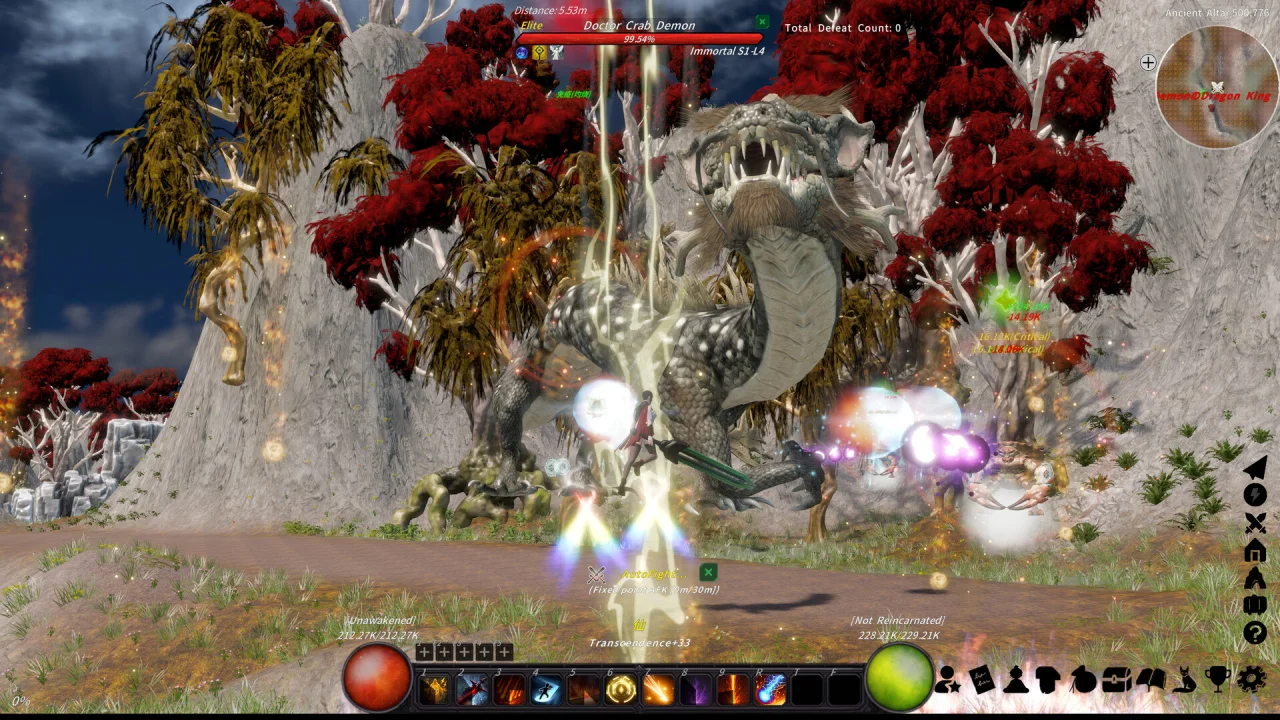
Task: Click the crossed swords icon
Action: tap(1255, 523)
